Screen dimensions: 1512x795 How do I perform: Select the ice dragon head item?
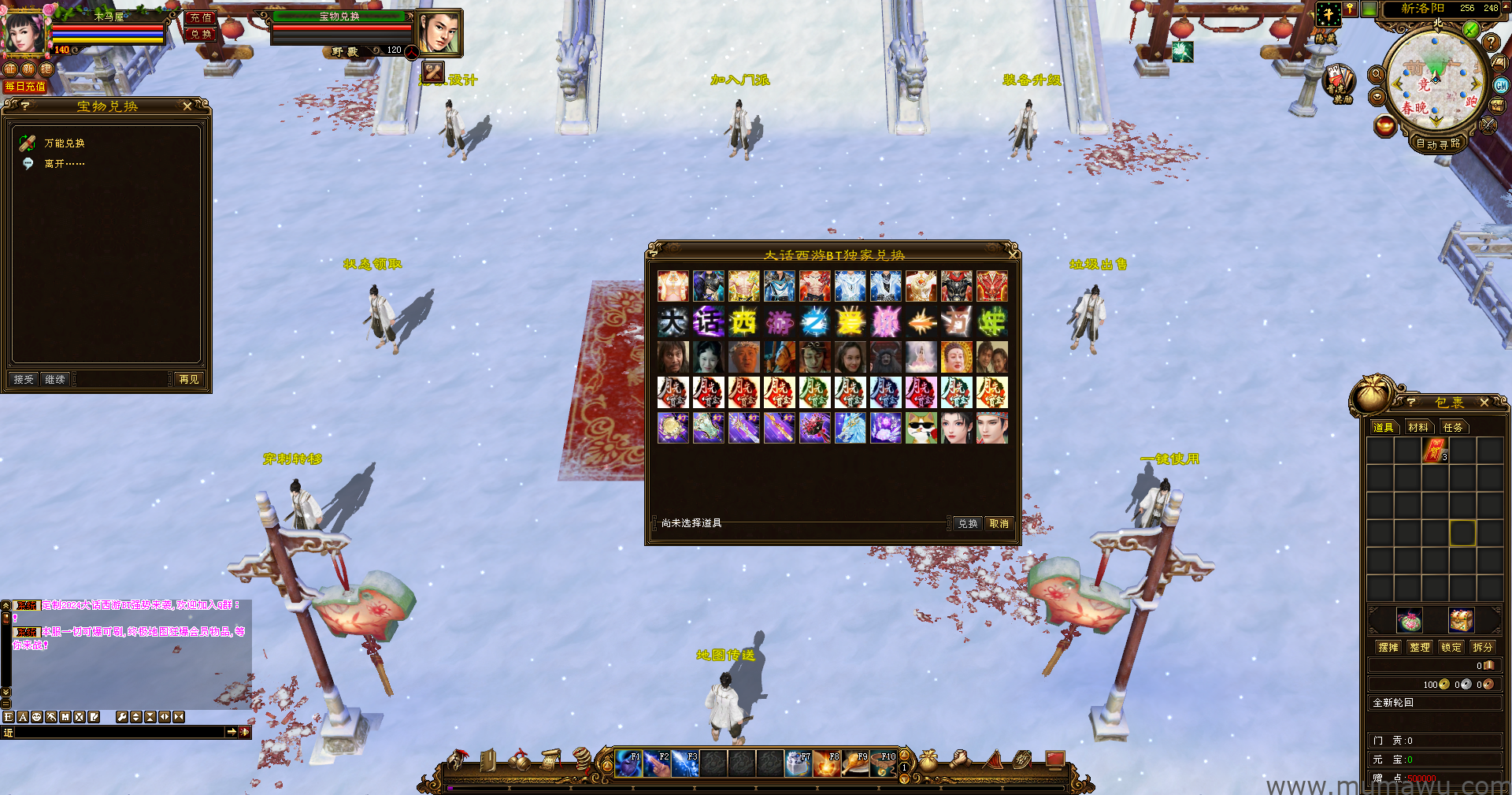click(850, 429)
